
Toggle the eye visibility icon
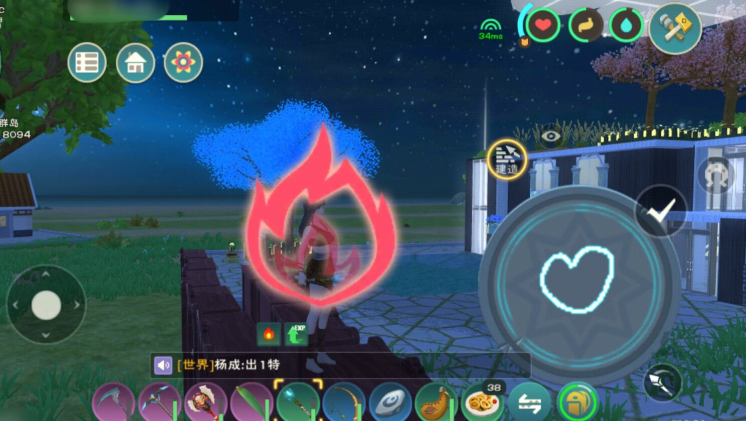(551, 134)
